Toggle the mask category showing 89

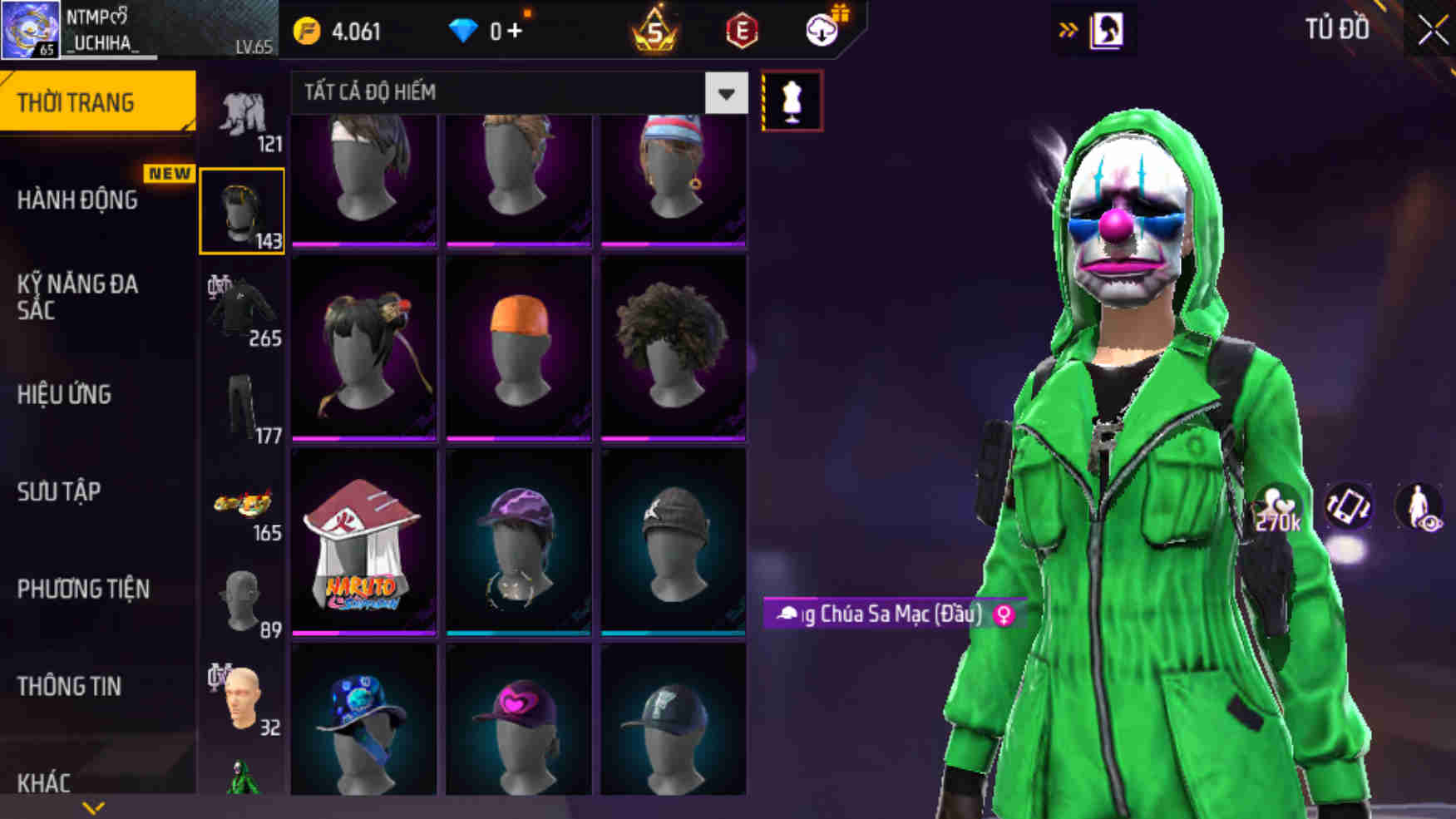244,599
